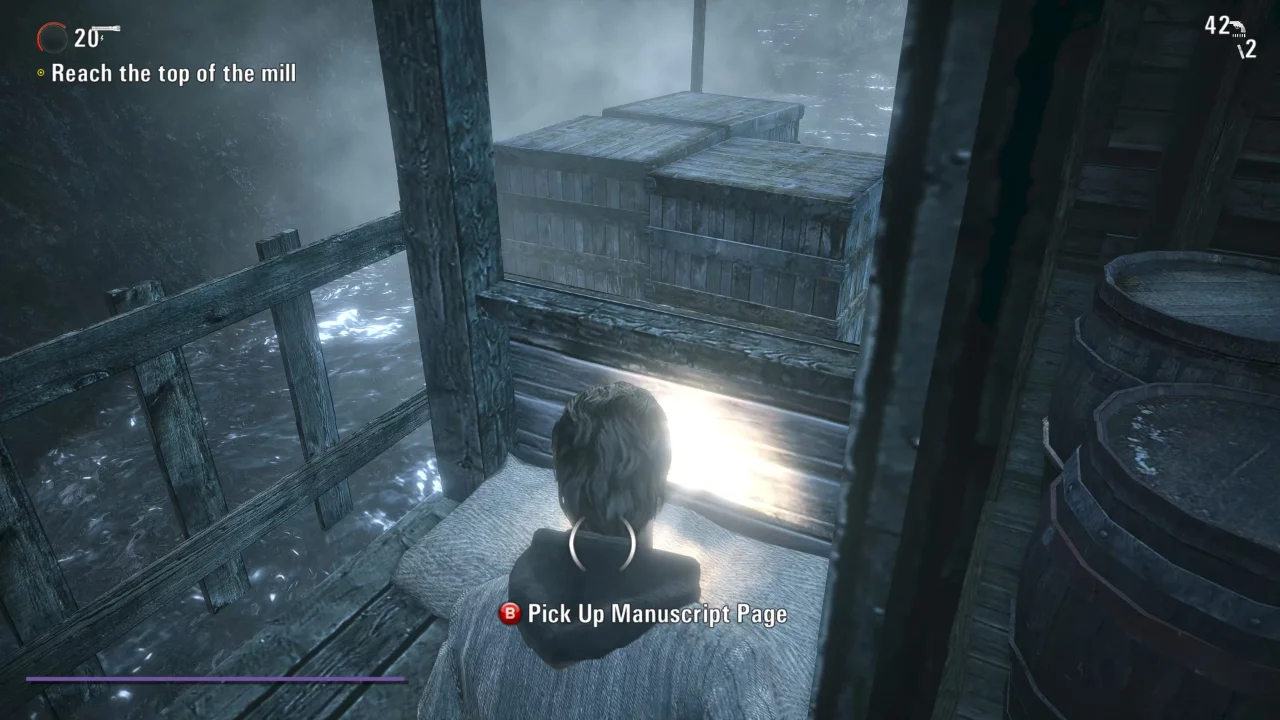
Task: Click the flashlight icon beside the ammo count
Action: pyautogui.click(x=107, y=27)
